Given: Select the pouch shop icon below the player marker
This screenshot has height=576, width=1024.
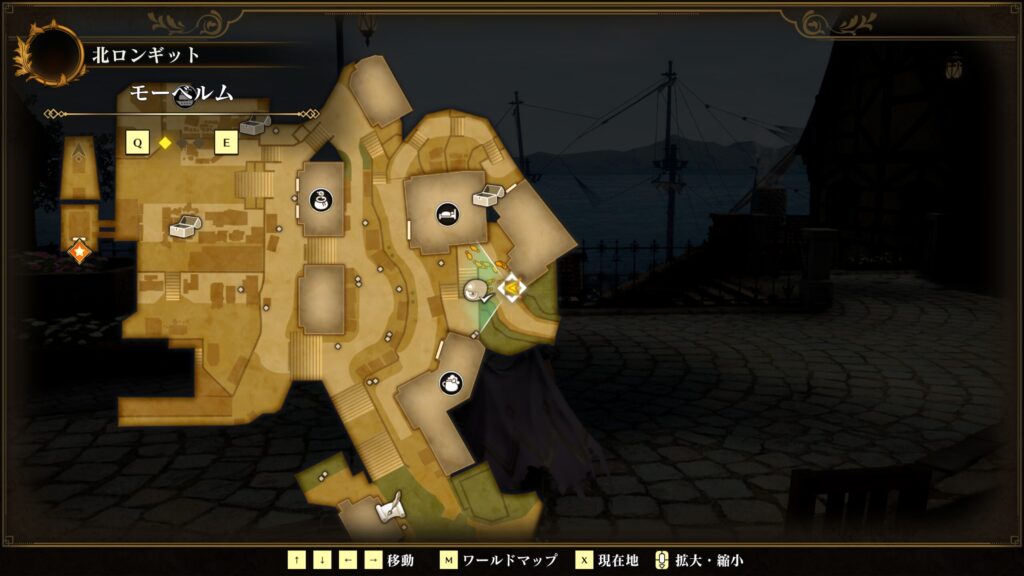Looking at the screenshot, I should click(450, 382).
